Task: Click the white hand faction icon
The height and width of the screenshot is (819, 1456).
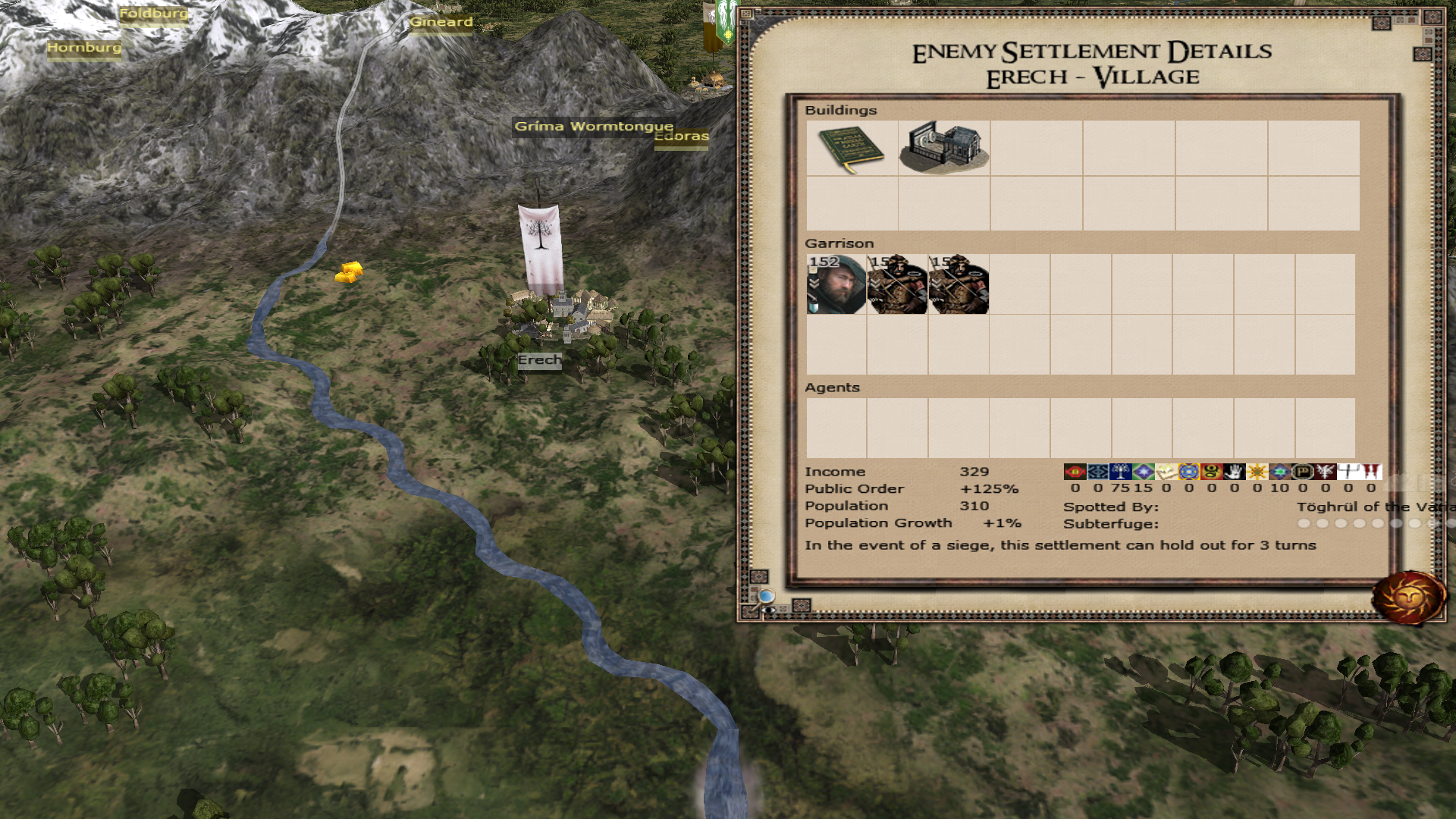Action: point(1235,472)
